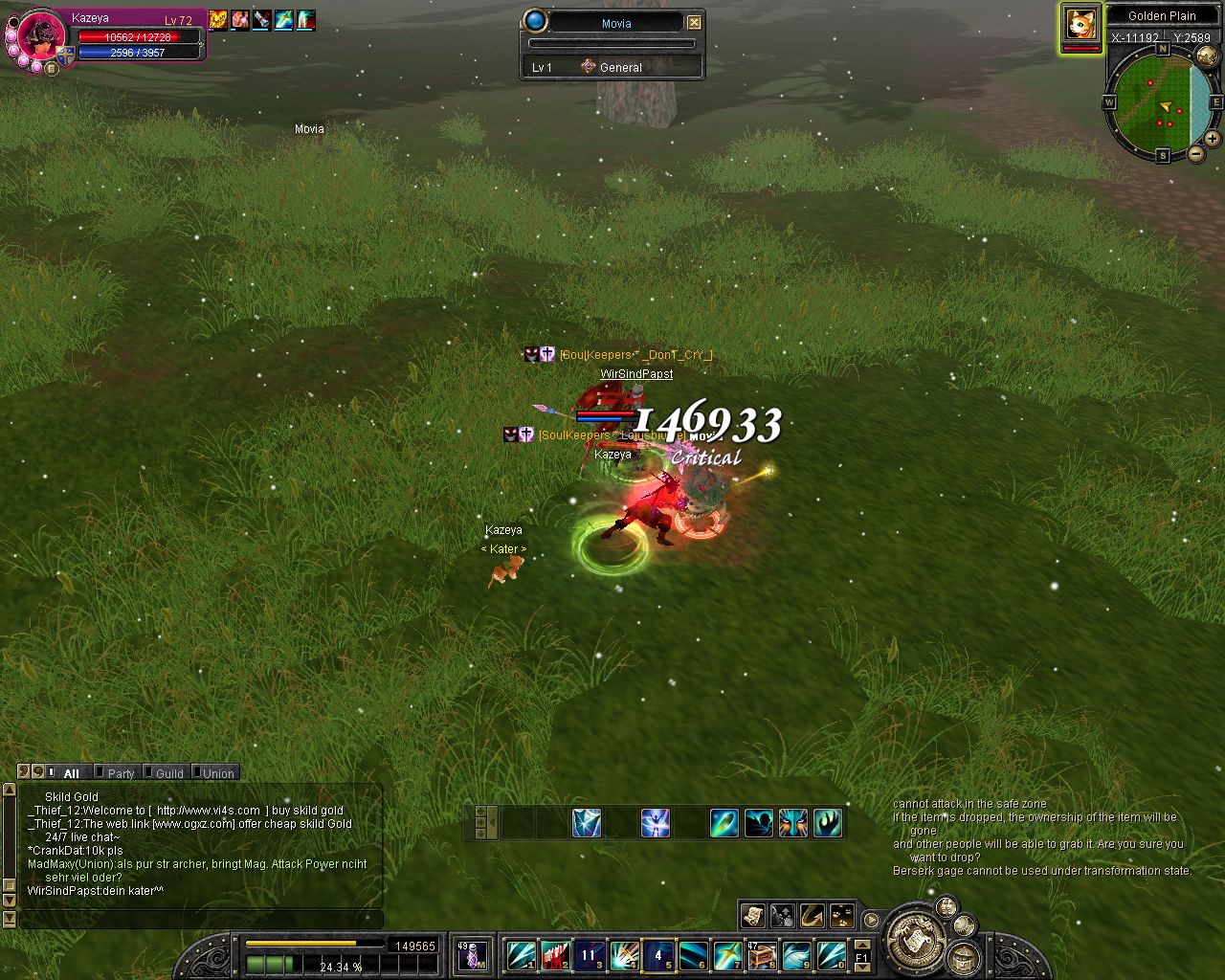This screenshot has height=980, width=1225.
Task: Switch hotbar page with F1 up arrow
Action: coord(861,946)
